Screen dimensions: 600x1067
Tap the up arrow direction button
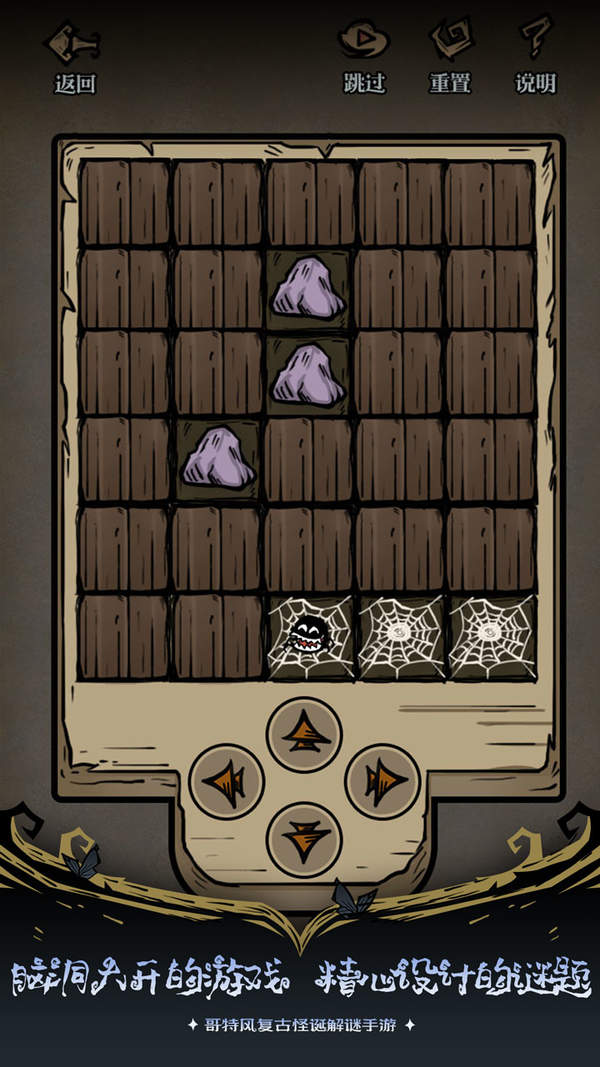(305, 735)
